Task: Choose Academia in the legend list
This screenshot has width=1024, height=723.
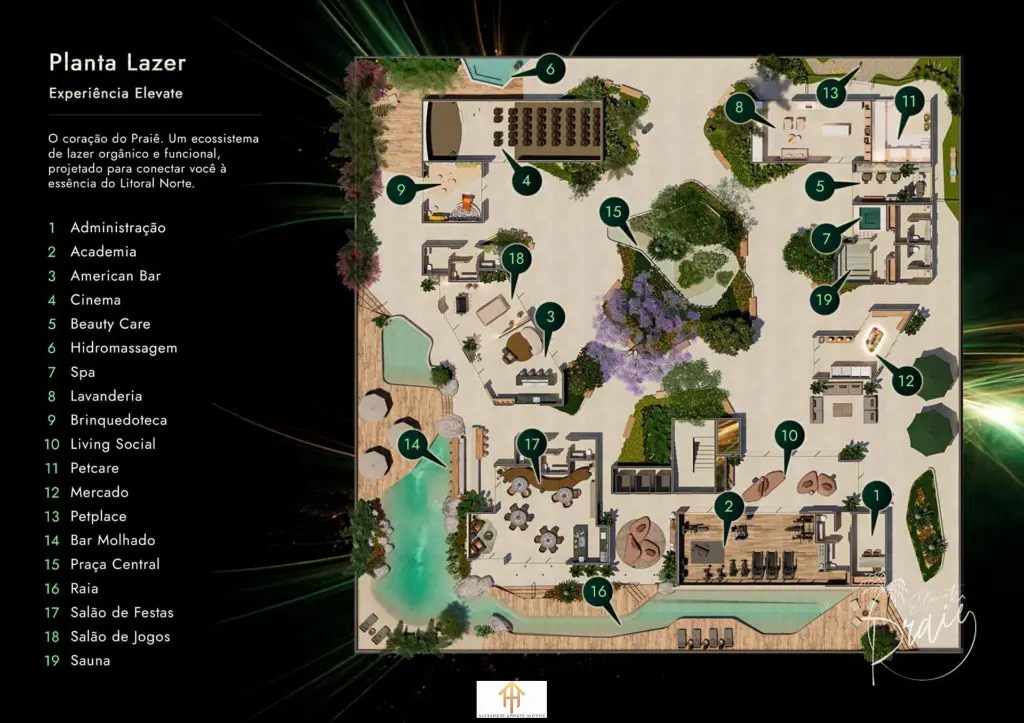Action: (103, 252)
